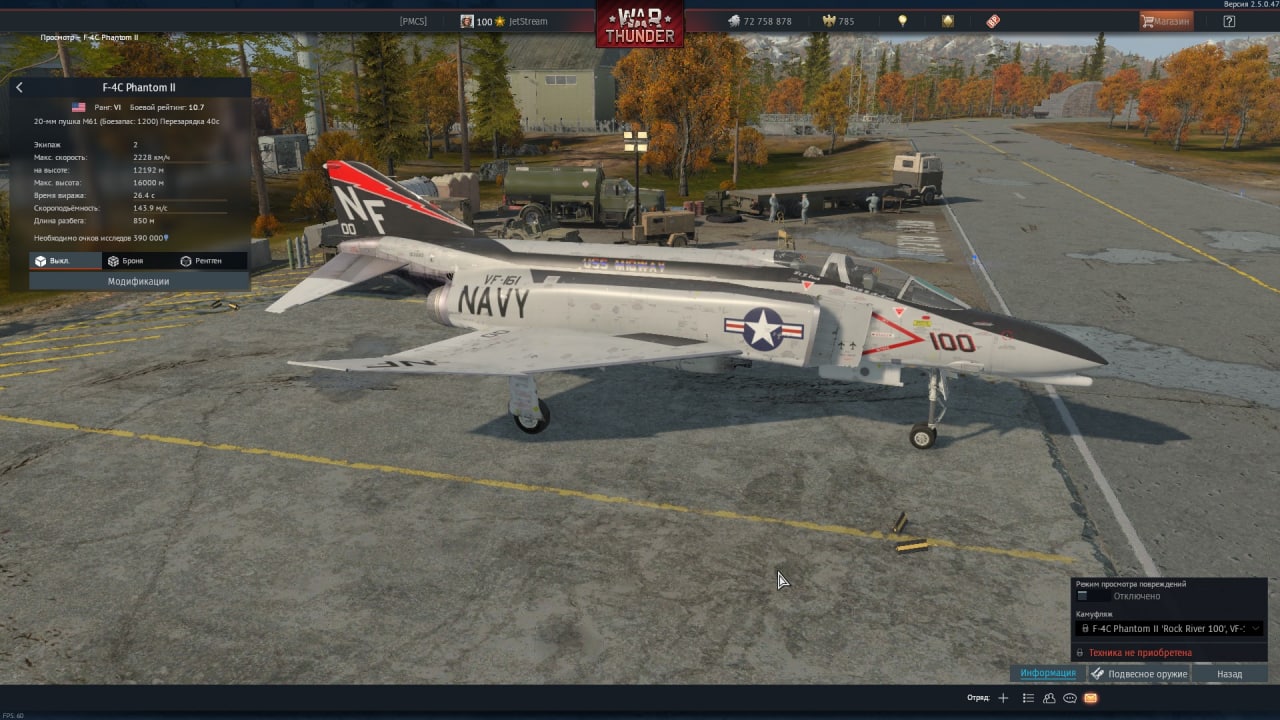This screenshot has width=1280, height=720.
Task: Click the lightbulb icon in top bar
Action: (902, 21)
